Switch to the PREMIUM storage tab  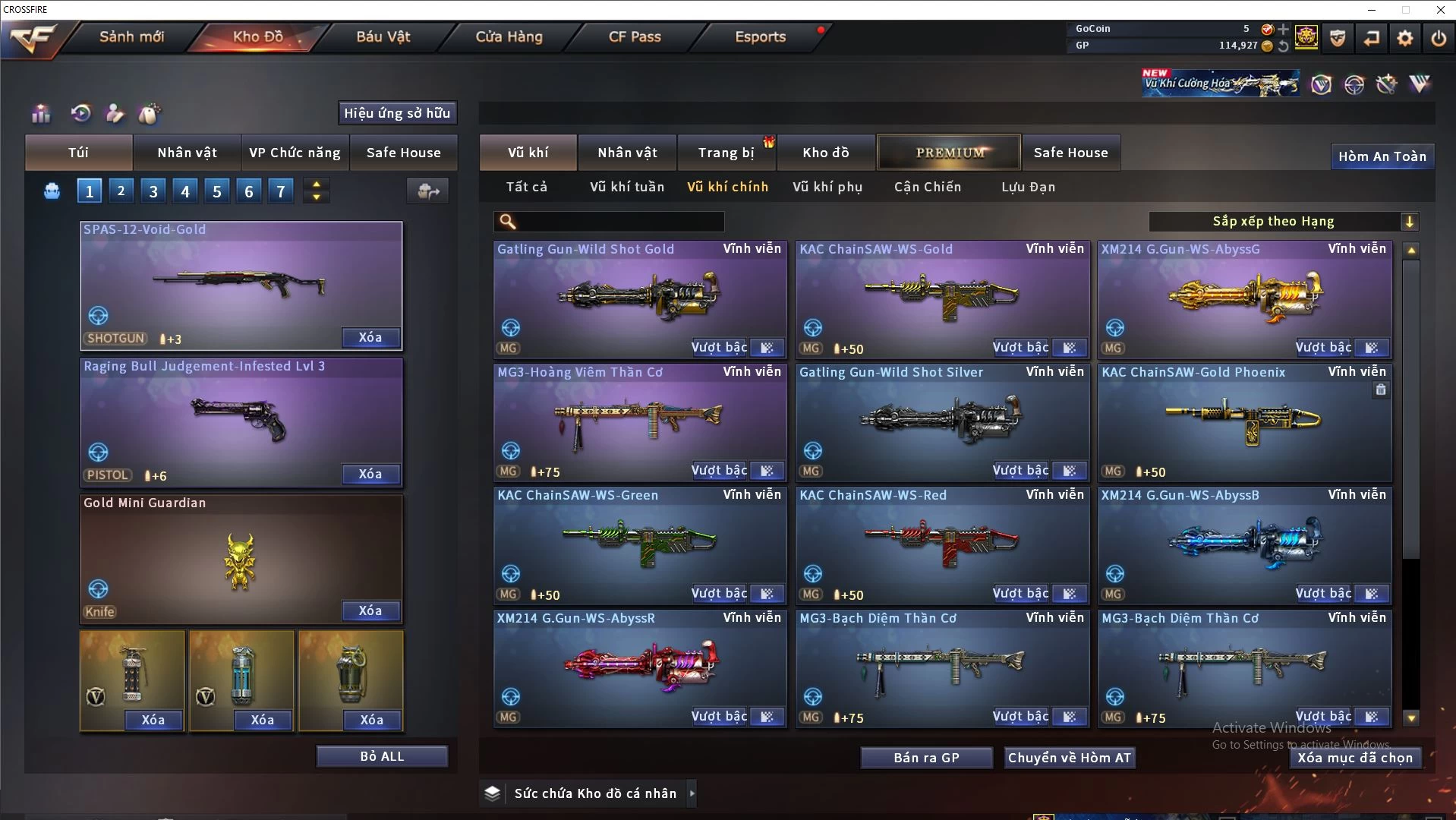[x=950, y=153]
